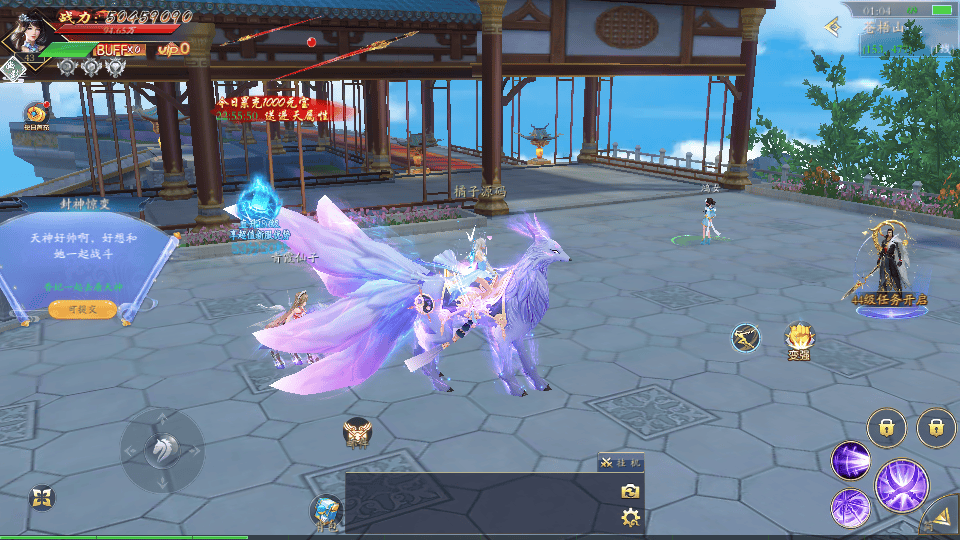960x540 pixels.
Task: Click the yellow quest submit button
Action: [x=81, y=310]
